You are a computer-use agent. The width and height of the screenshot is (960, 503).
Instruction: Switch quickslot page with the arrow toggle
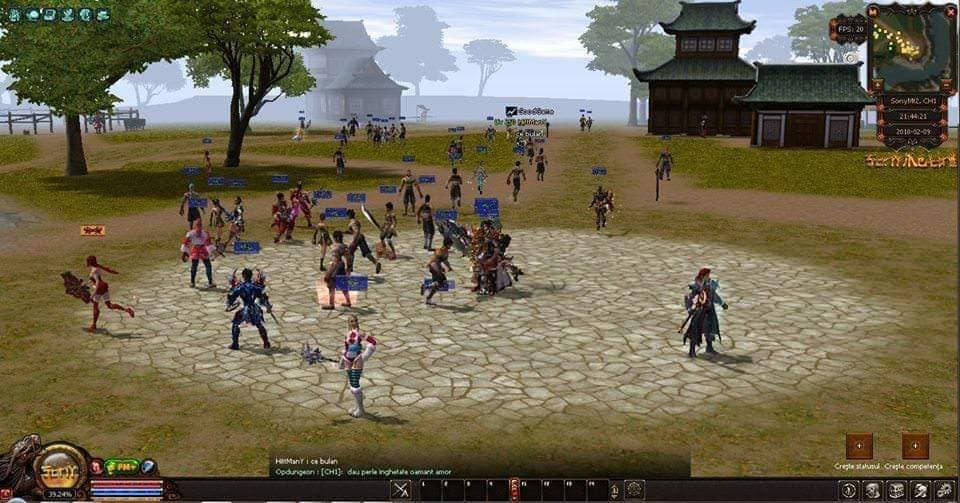click(515, 490)
